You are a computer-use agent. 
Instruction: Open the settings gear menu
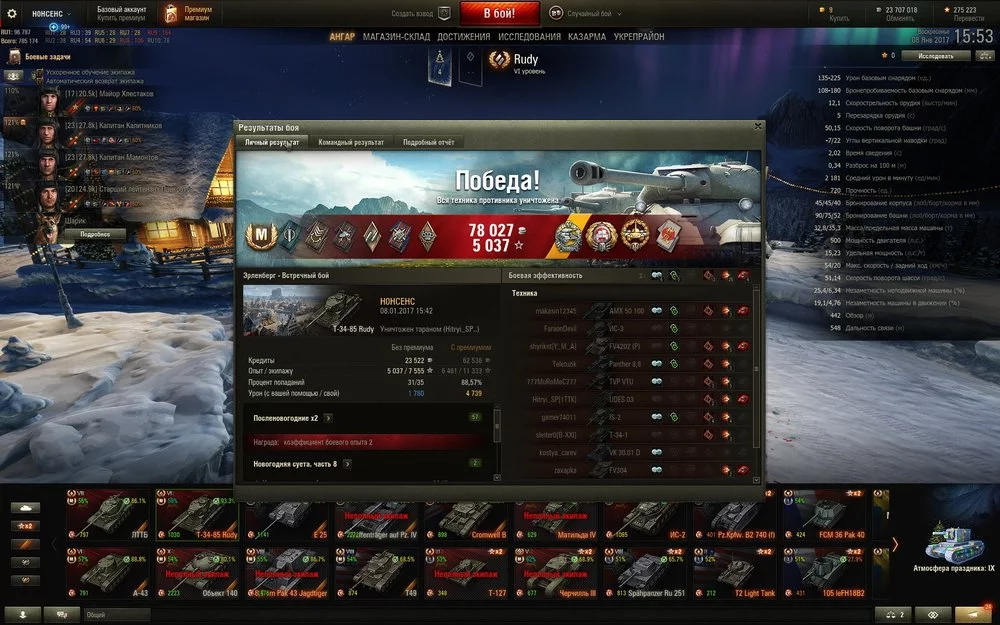pyautogui.click(x=13, y=14)
